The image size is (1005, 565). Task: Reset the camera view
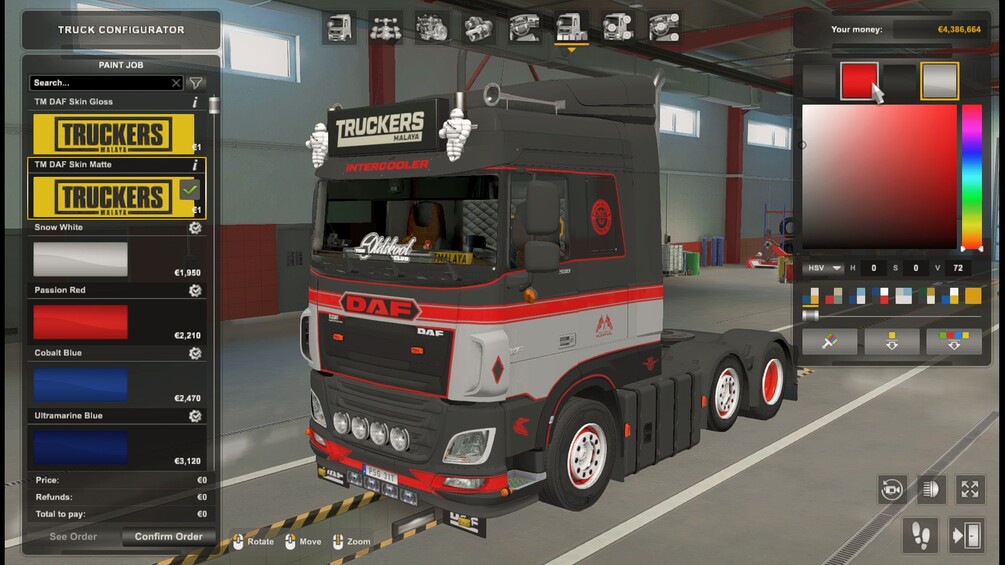892,489
